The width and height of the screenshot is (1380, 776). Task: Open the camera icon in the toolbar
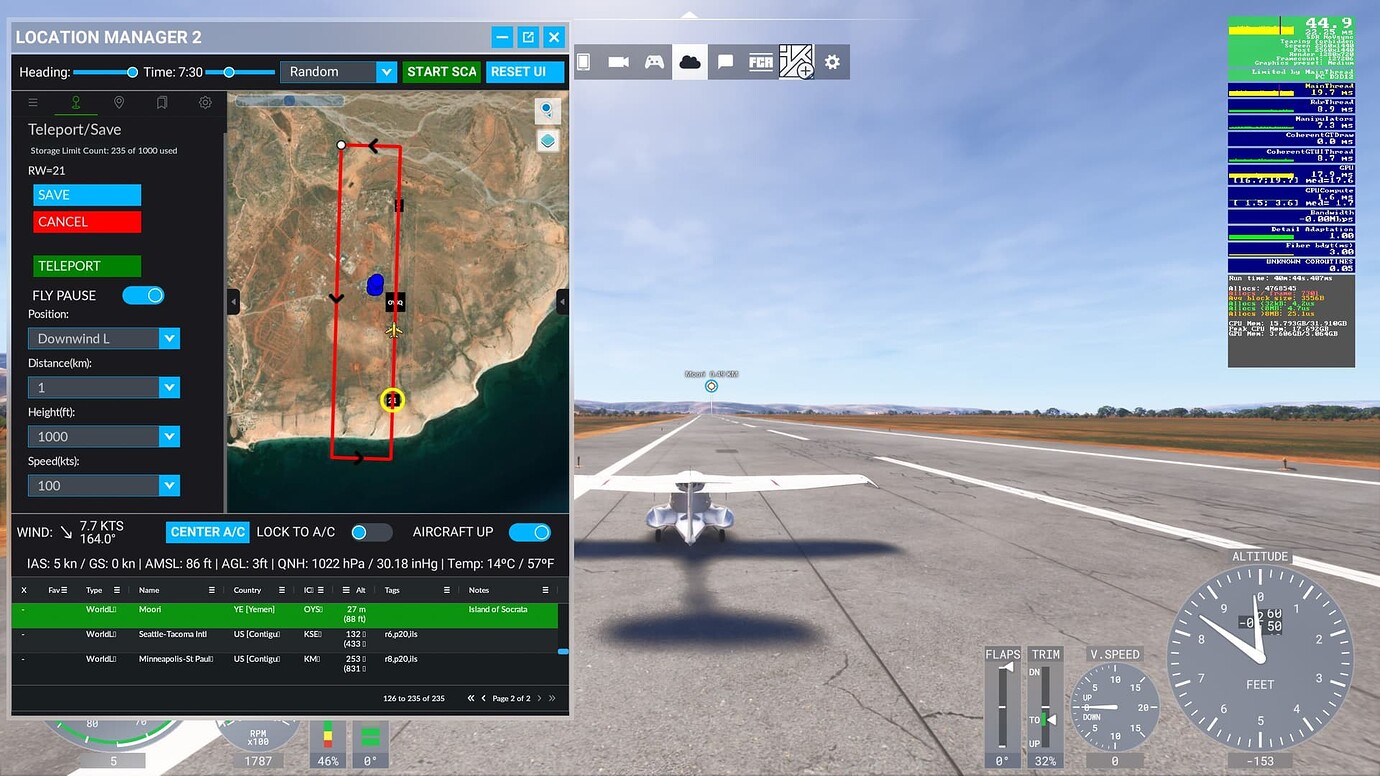[619, 61]
